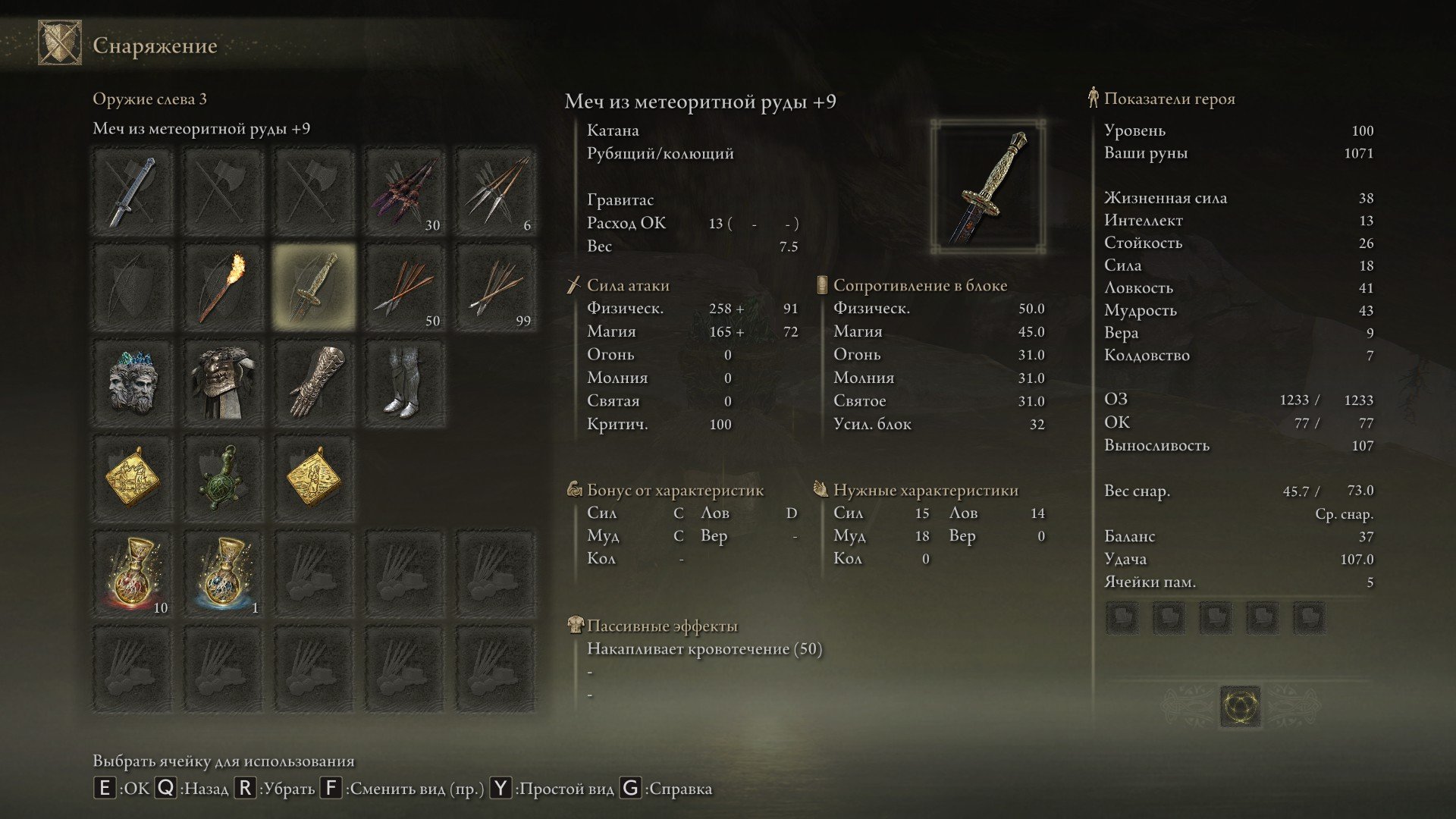Select the gold talisman depicting two figures
This screenshot has height=819, width=1456.
(133, 479)
